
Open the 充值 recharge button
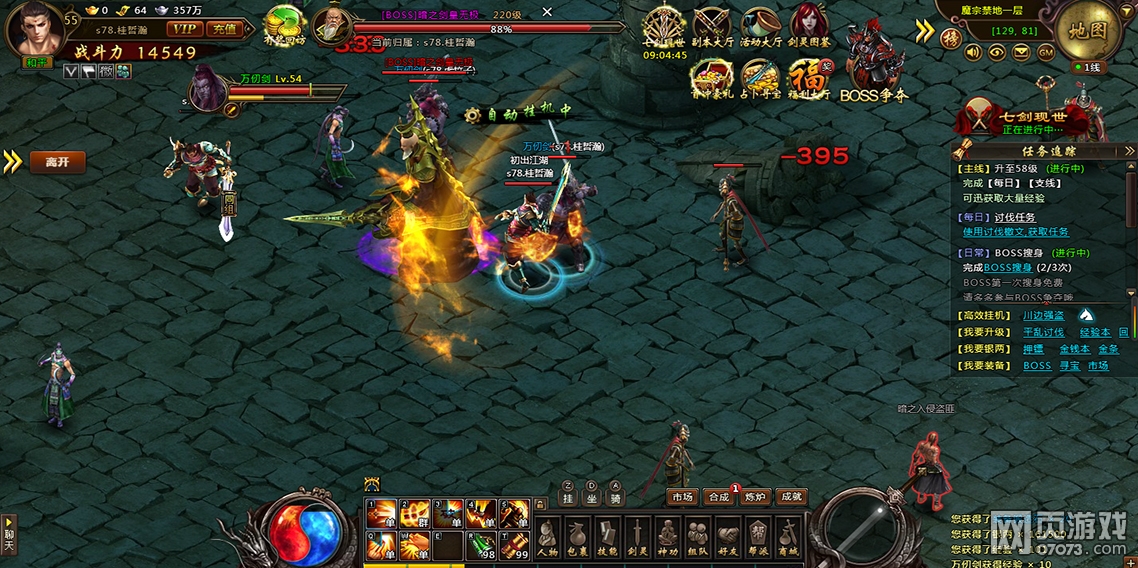point(224,29)
